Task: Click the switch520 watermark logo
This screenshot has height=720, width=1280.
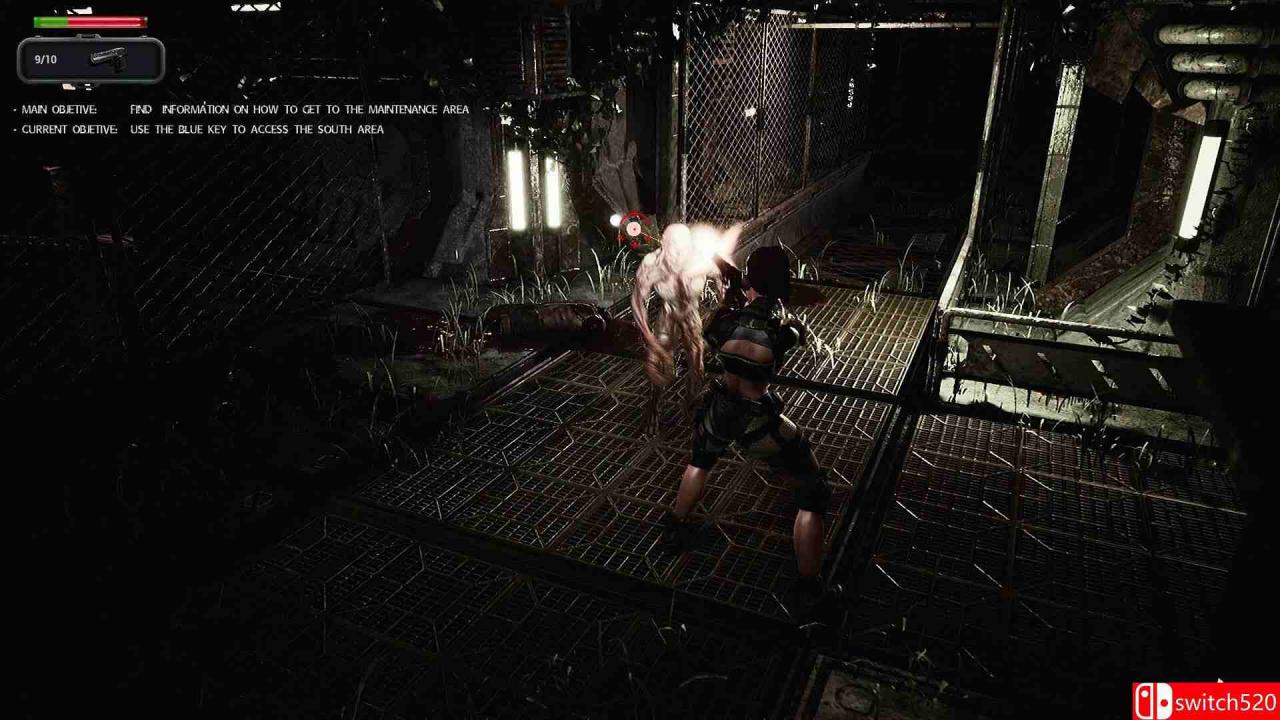Action: click(1205, 701)
